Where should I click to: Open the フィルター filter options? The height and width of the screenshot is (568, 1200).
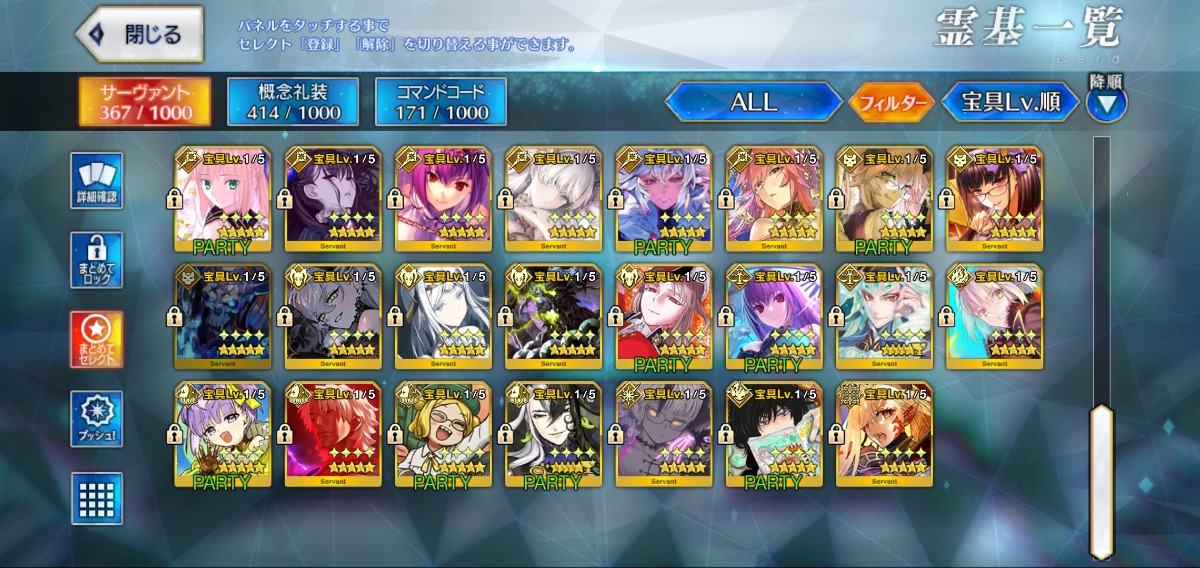[x=891, y=102]
